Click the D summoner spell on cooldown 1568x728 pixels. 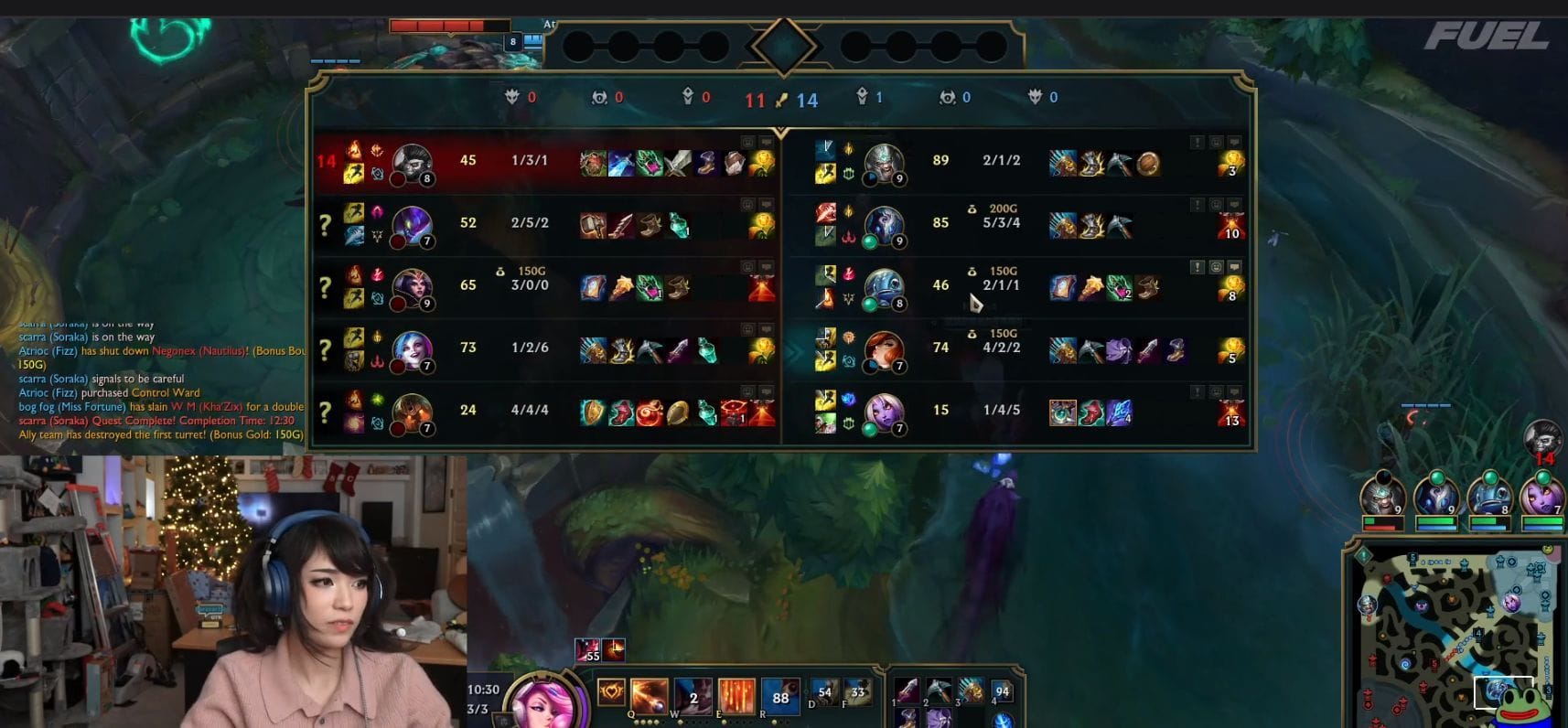(x=824, y=691)
